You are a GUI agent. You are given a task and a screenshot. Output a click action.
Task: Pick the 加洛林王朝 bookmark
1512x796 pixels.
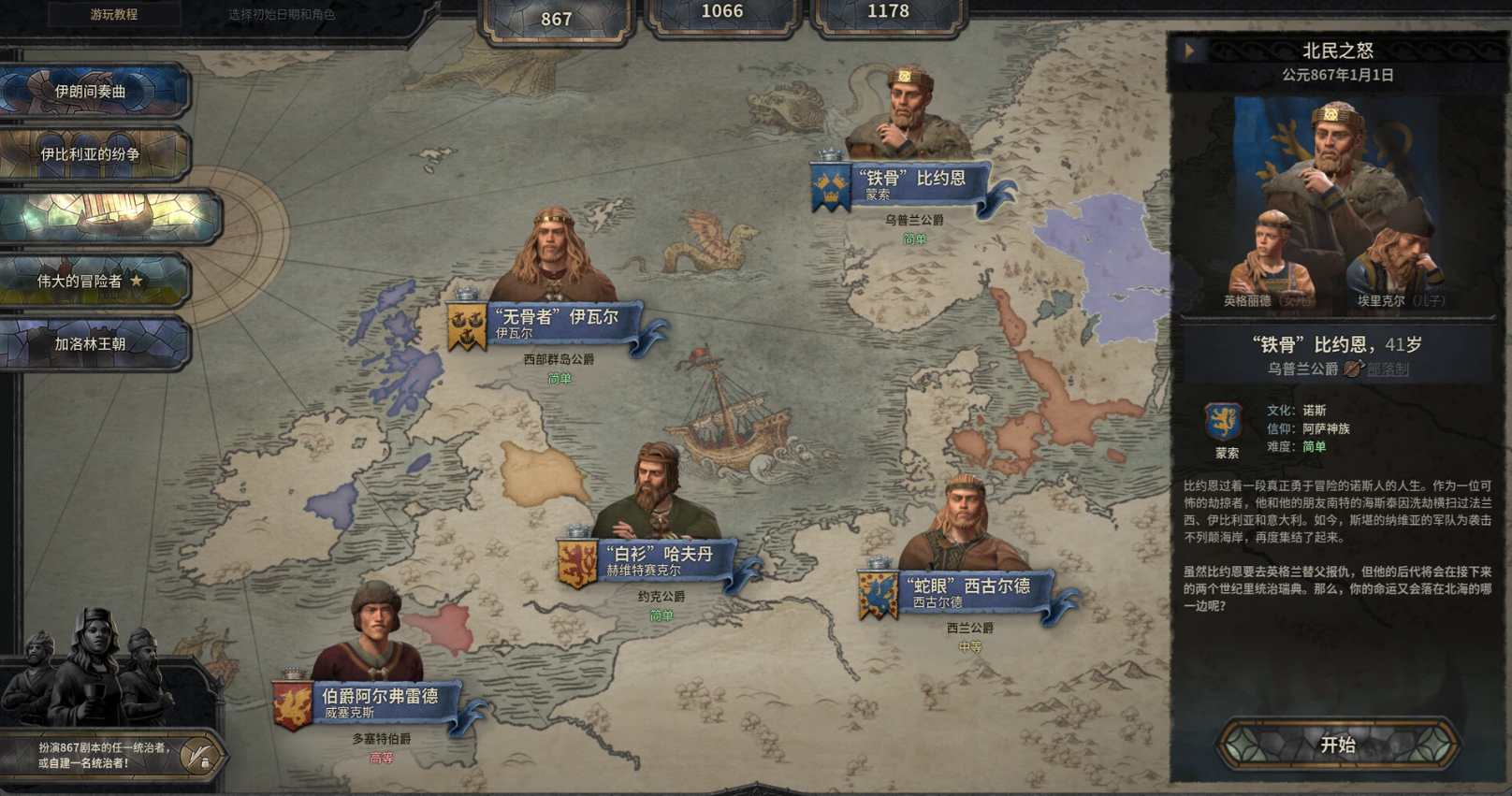(x=92, y=343)
